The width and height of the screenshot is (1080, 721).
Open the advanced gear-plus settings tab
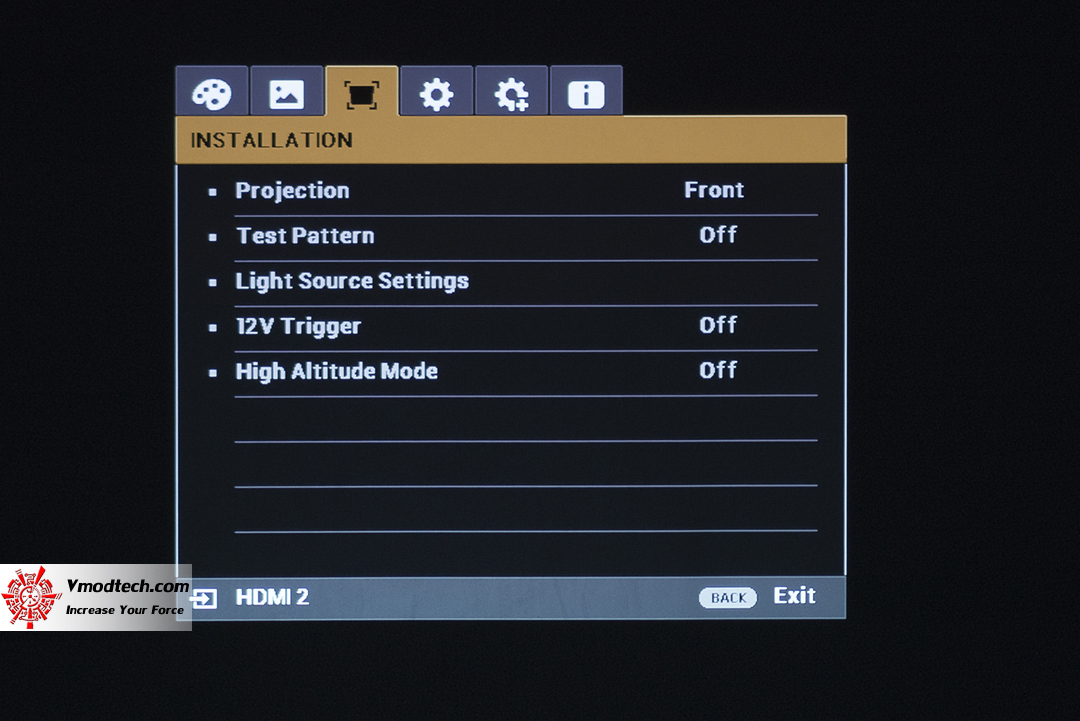511,94
